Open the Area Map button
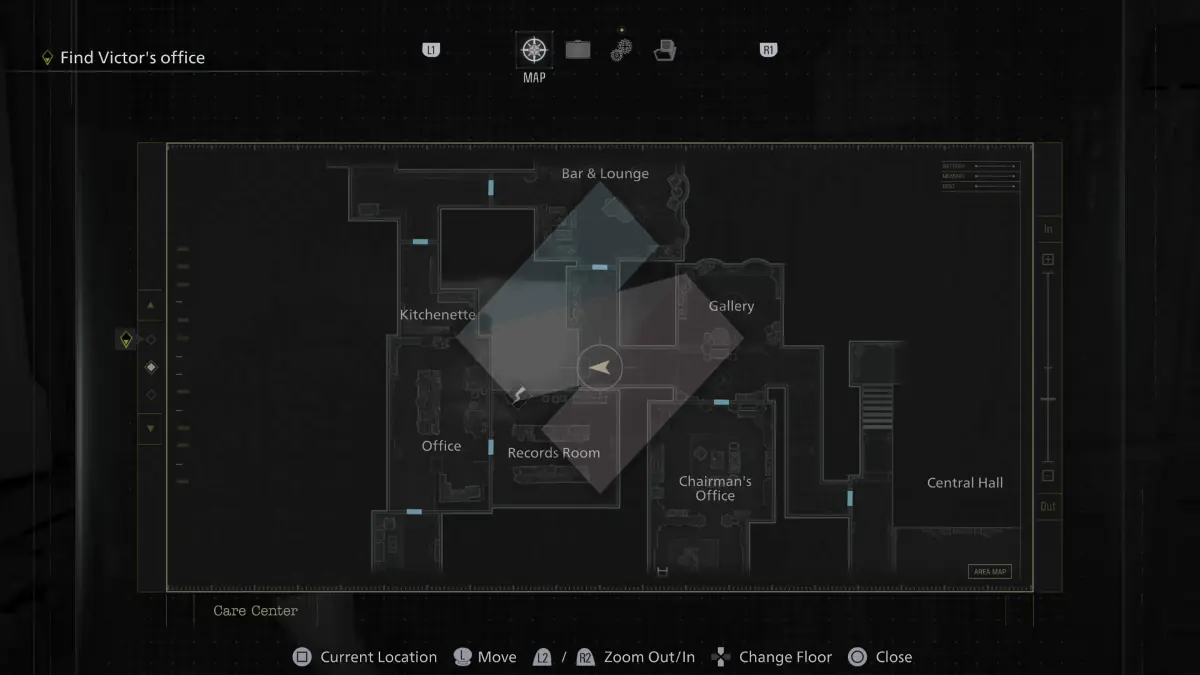 pos(989,572)
